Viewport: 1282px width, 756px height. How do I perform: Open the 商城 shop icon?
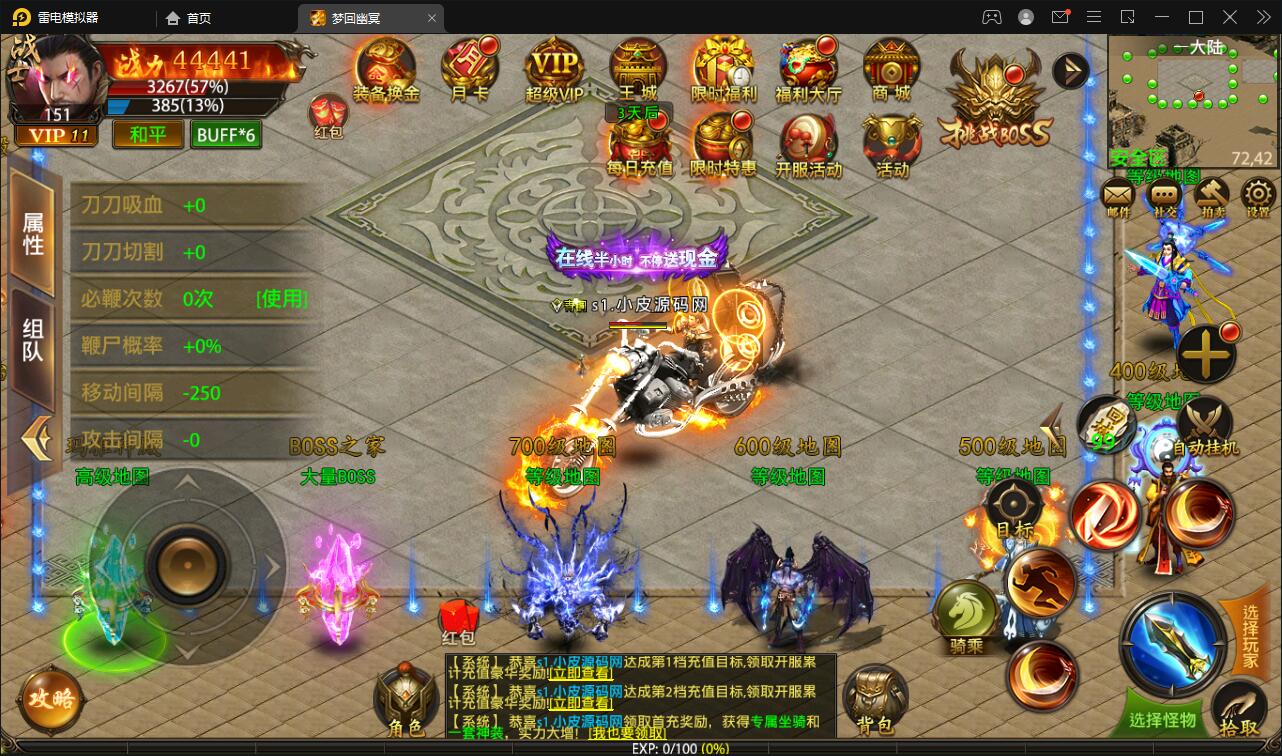(x=892, y=70)
